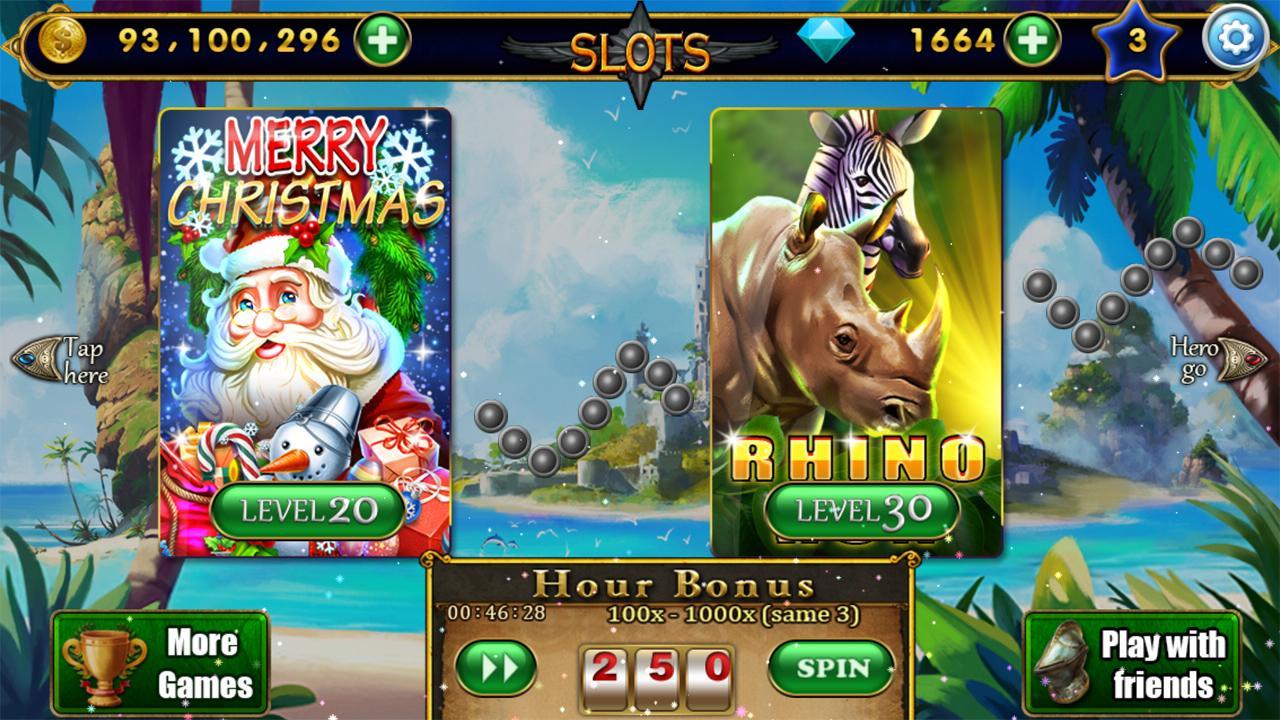The height and width of the screenshot is (720, 1280).
Task: Open the Rhino Level 30 slot
Action: point(855,300)
